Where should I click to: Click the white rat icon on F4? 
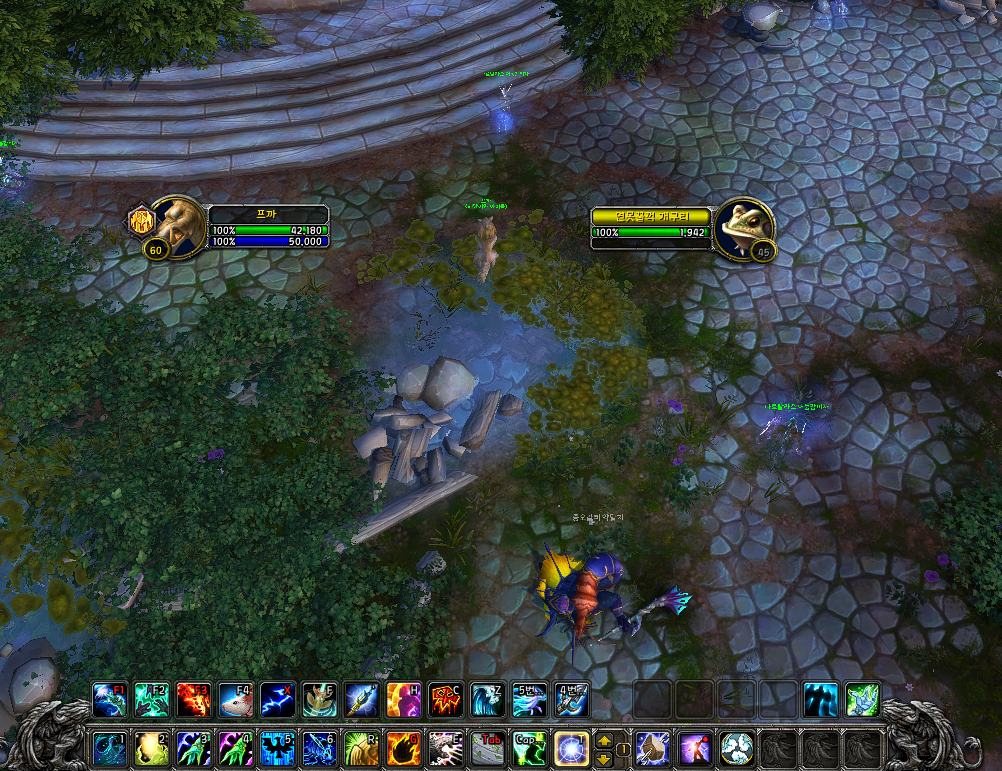[235, 699]
